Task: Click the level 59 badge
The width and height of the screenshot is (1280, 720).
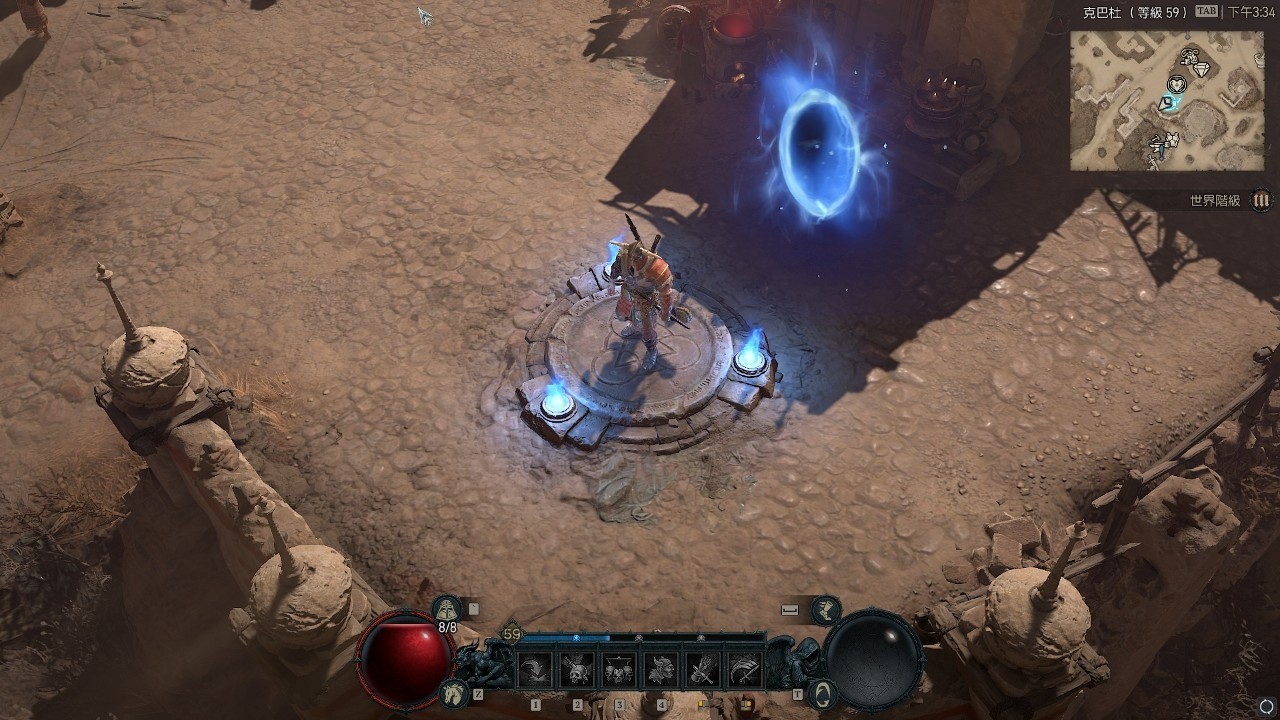Action: click(512, 634)
